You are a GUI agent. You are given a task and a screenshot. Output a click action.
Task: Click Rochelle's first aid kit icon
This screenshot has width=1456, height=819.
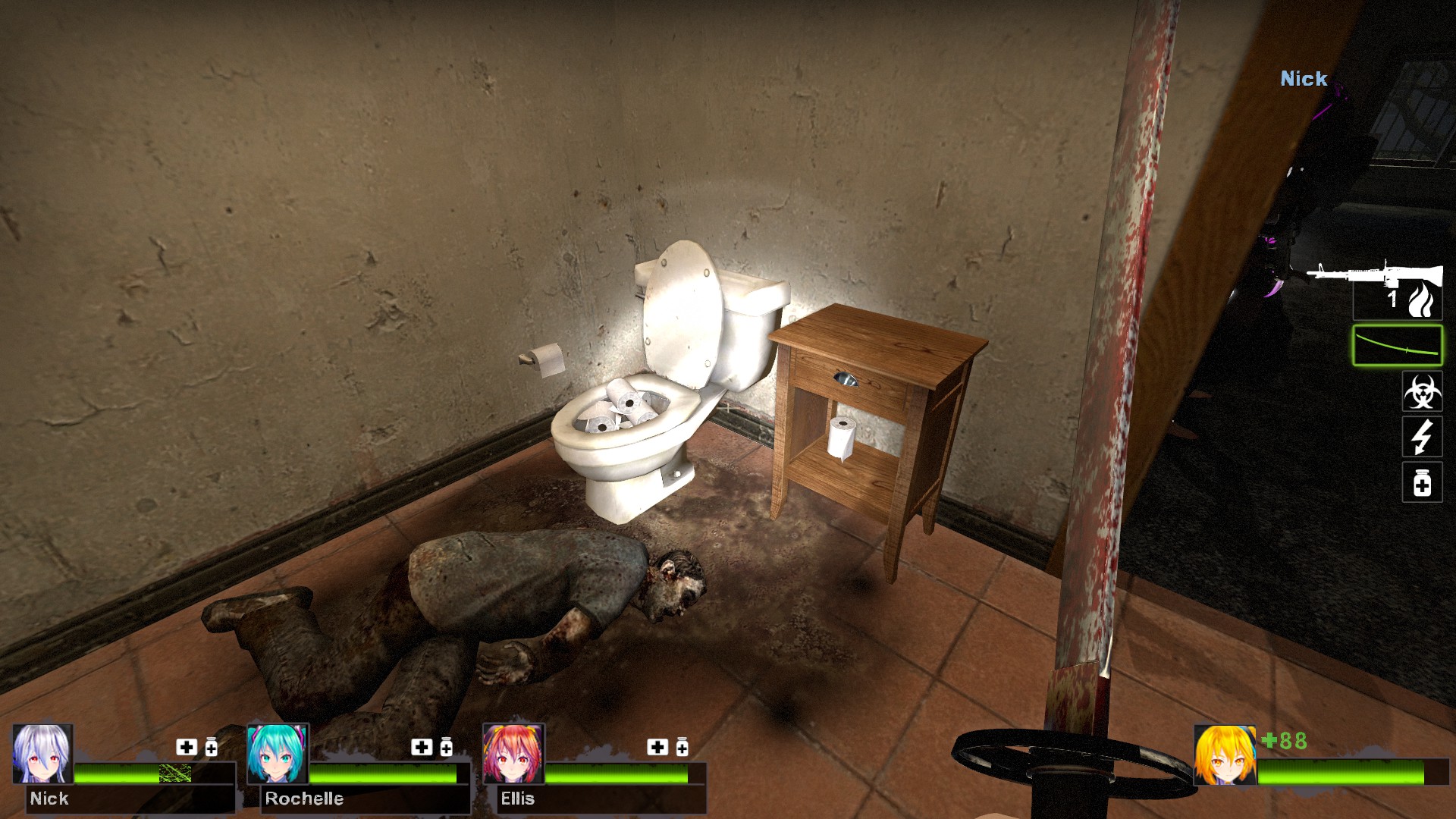pyautogui.click(x=422, y=747)
